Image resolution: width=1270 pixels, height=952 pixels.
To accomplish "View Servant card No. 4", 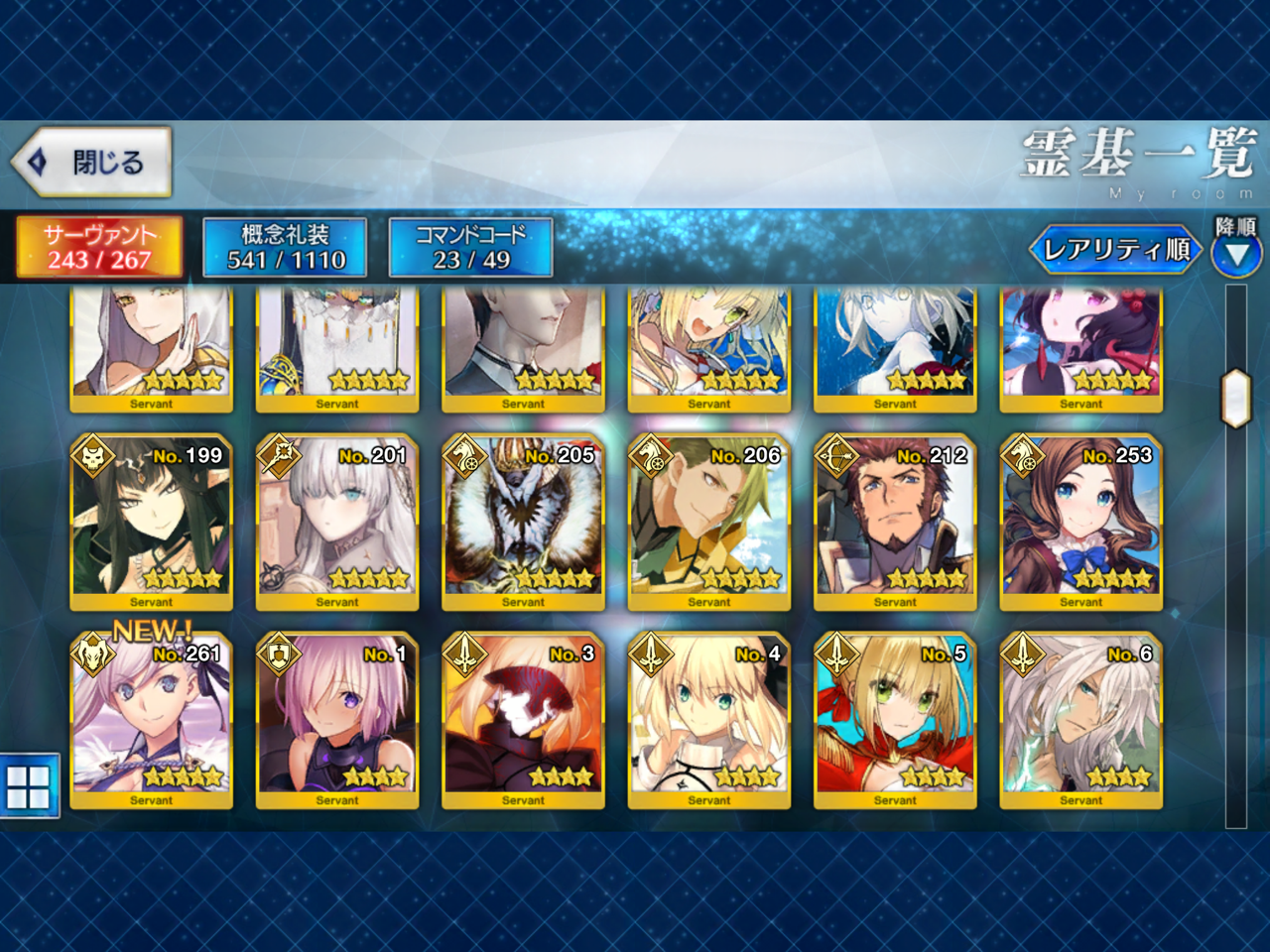I will click(x=709, y=720).
